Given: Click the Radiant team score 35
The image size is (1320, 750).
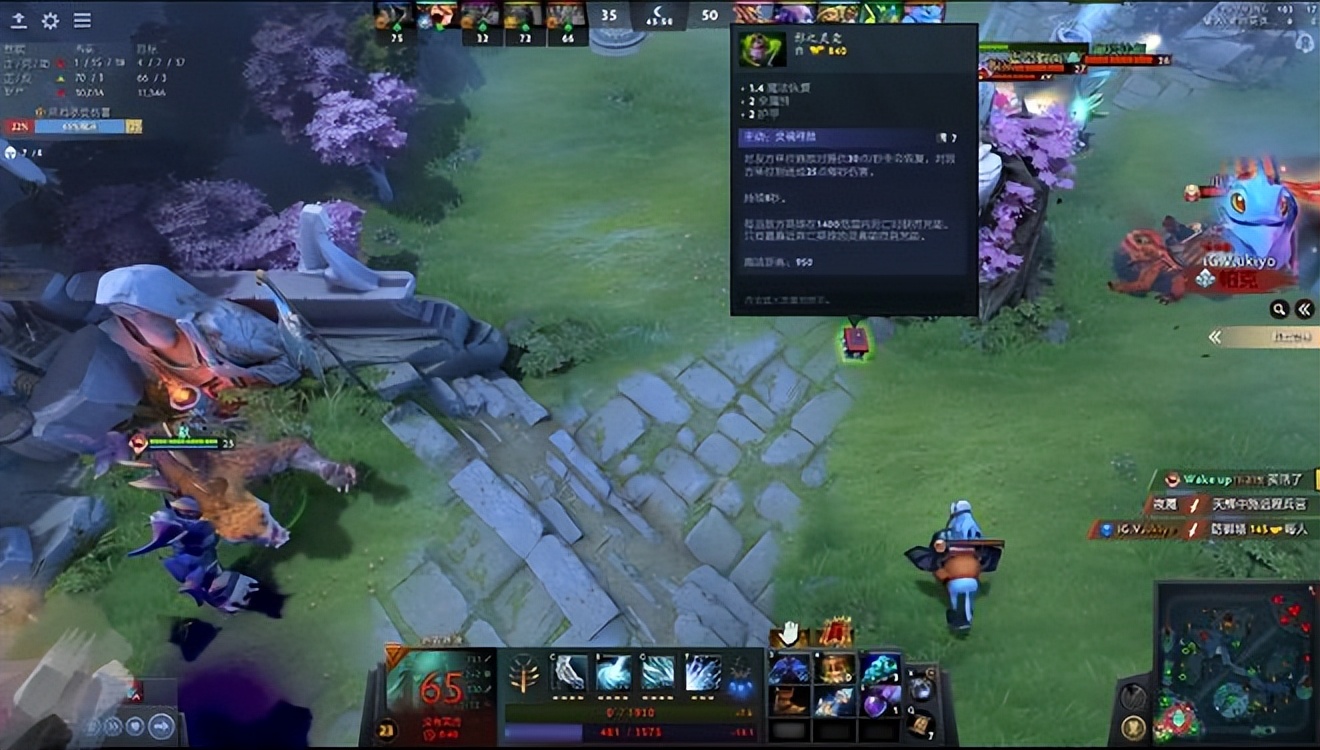Looking at the screenshot, I should 608,14.
